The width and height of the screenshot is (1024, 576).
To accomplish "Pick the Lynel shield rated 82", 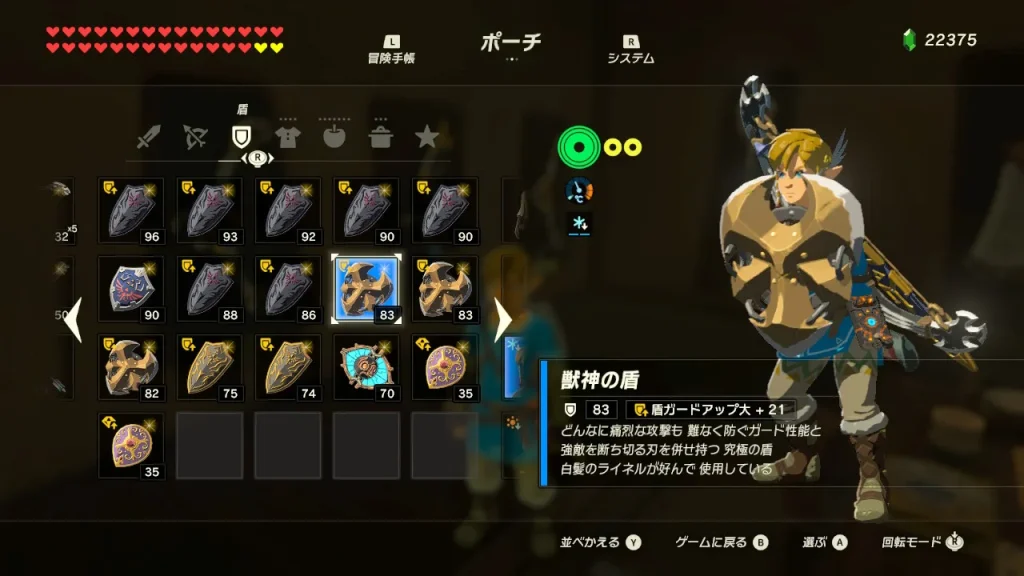I will (131, 367).
